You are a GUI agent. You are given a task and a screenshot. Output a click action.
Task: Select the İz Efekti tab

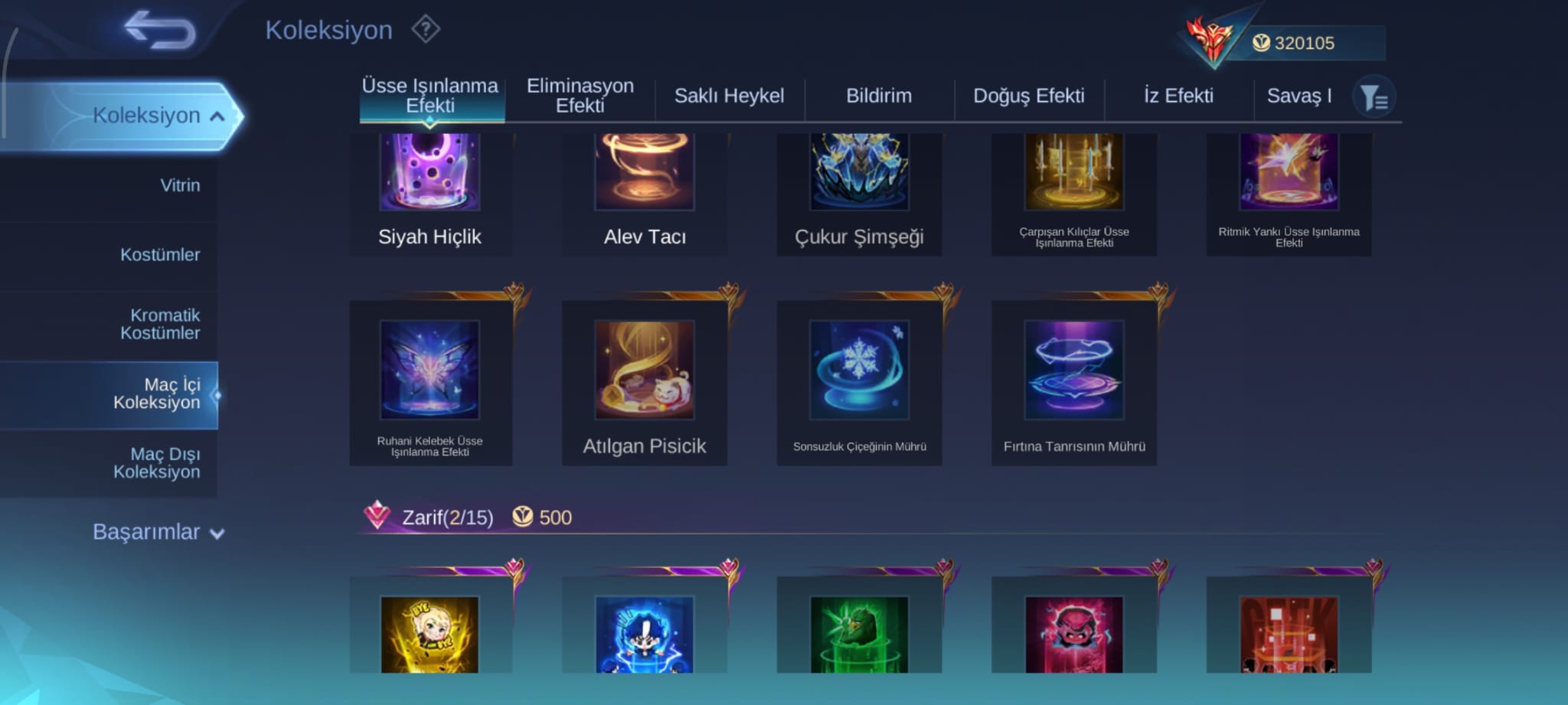point(1178,96)
